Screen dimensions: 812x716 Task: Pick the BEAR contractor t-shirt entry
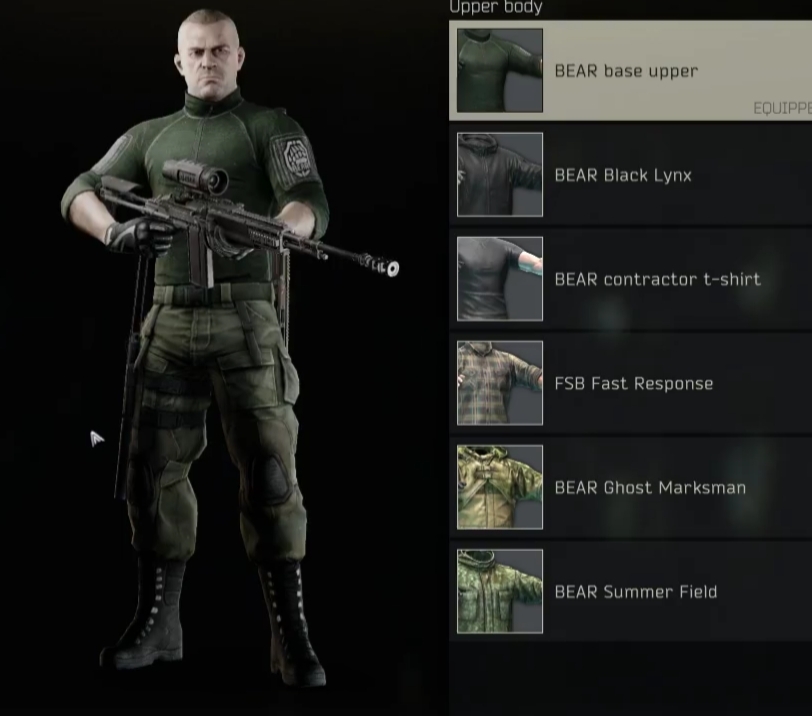pyautogui.click(x=657, y=279)
